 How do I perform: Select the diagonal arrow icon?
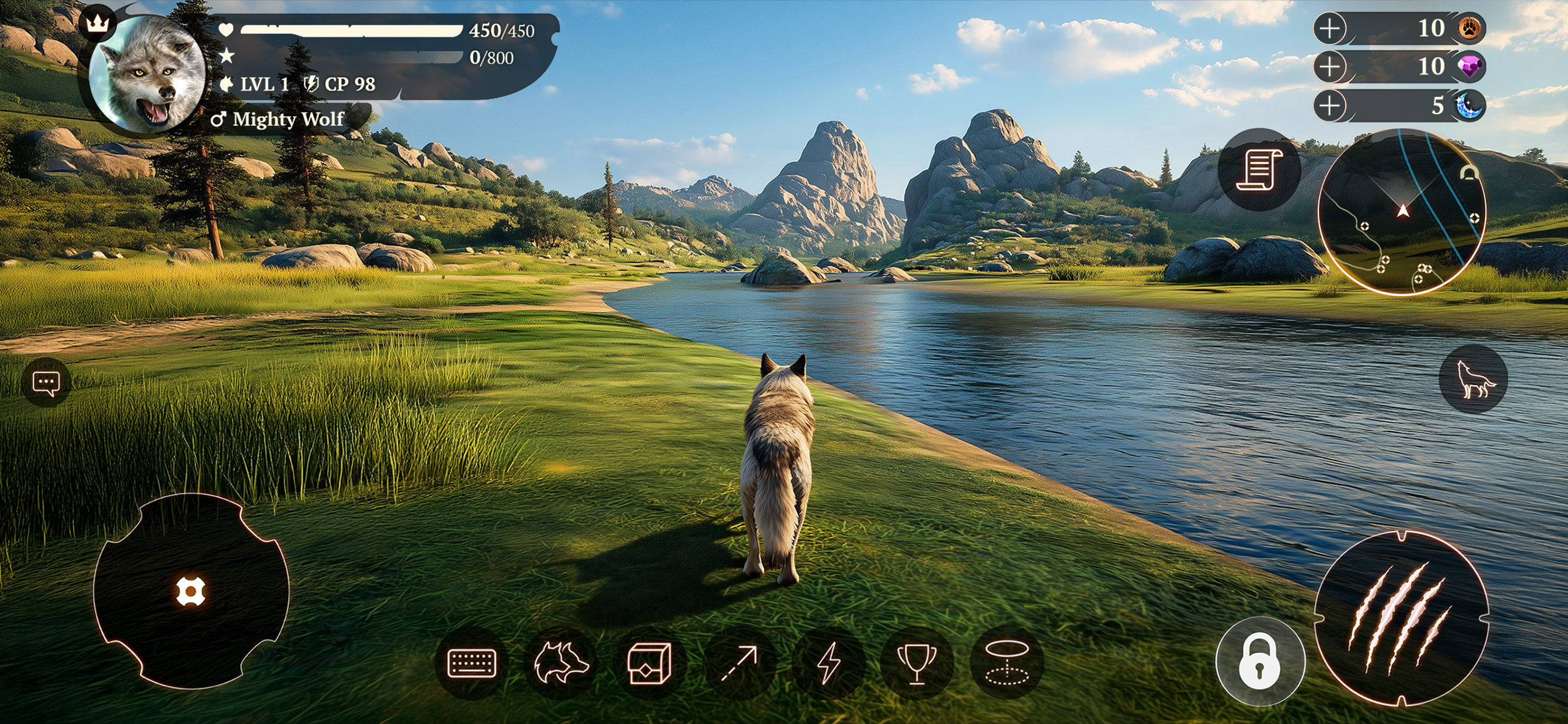(738, 663)
